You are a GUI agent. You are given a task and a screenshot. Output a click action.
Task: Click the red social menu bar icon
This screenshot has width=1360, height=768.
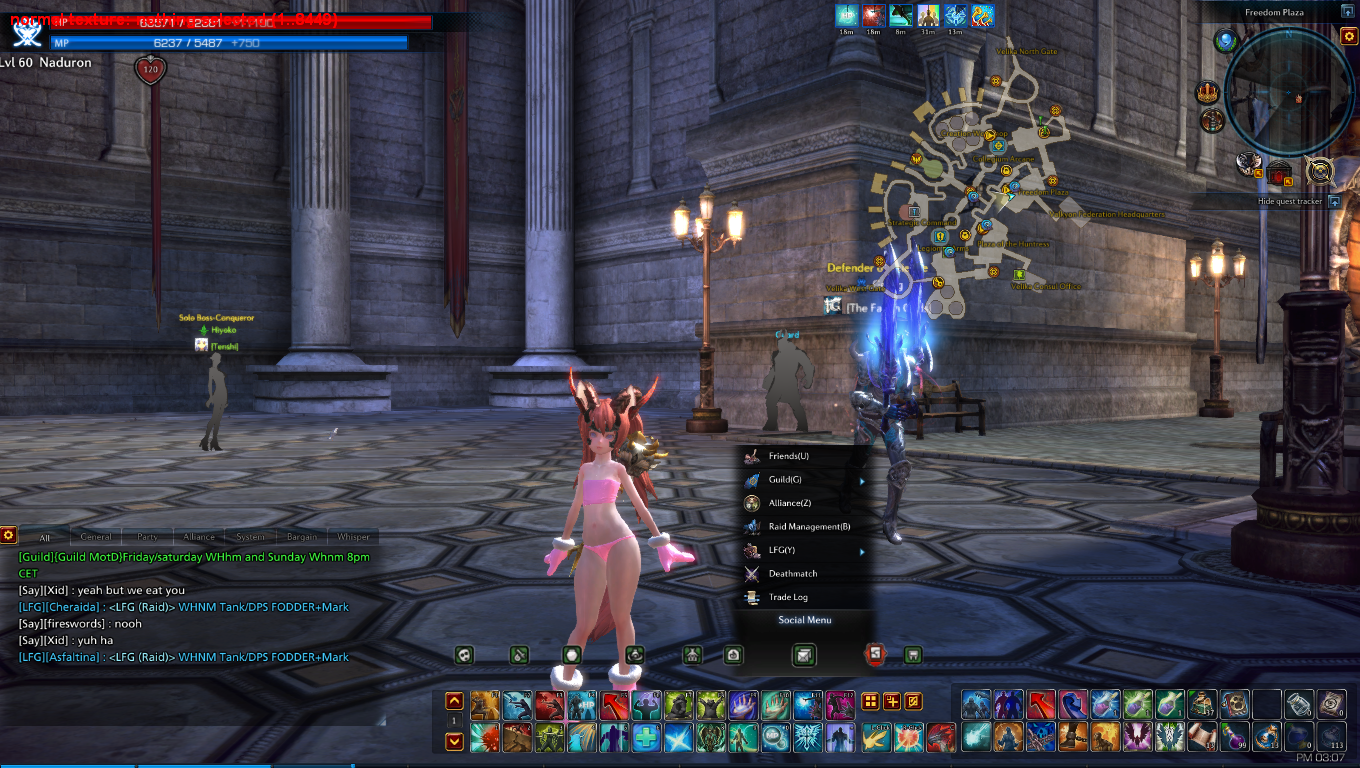click(x=875, y=655)
